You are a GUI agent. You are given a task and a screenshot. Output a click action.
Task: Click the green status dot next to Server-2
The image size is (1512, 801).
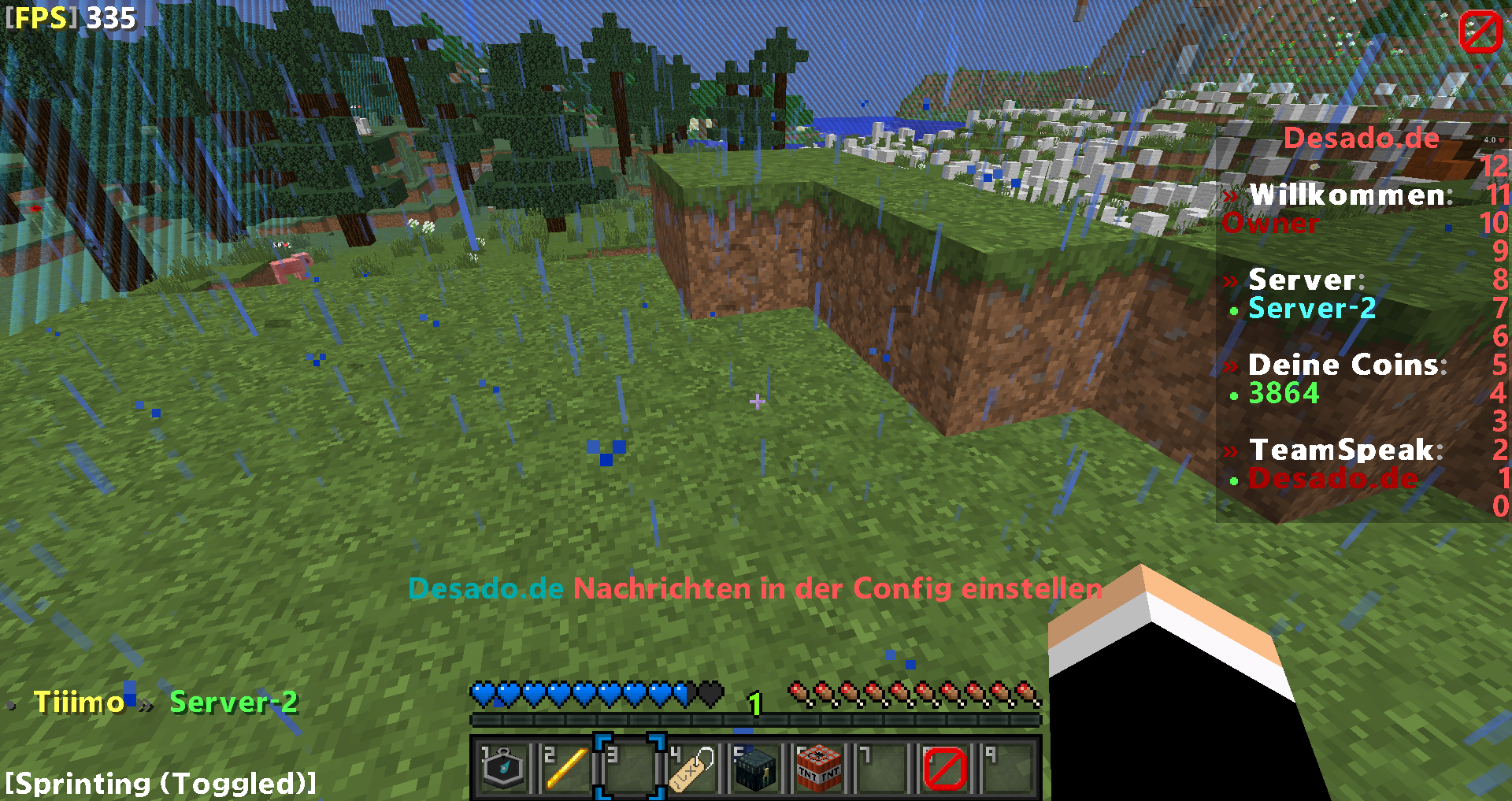point(1235,310)
